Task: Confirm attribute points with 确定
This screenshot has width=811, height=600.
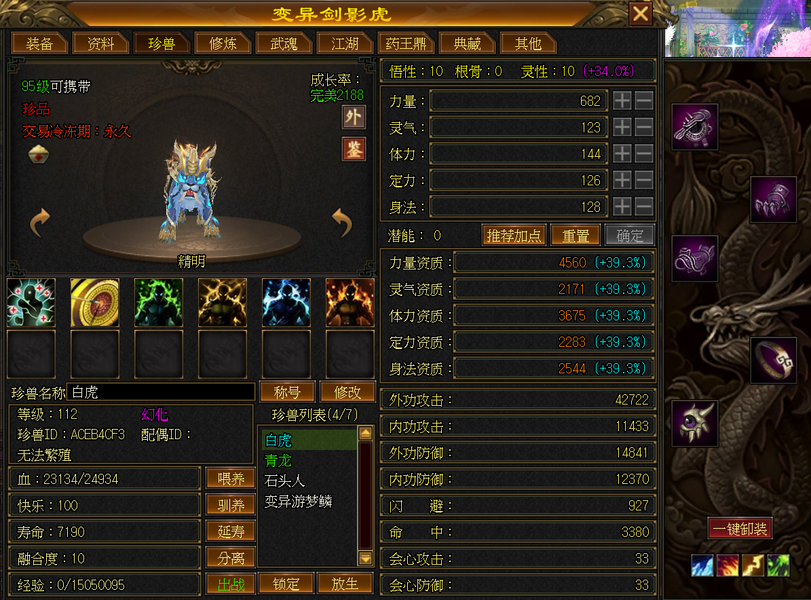Action: [630, 235]
